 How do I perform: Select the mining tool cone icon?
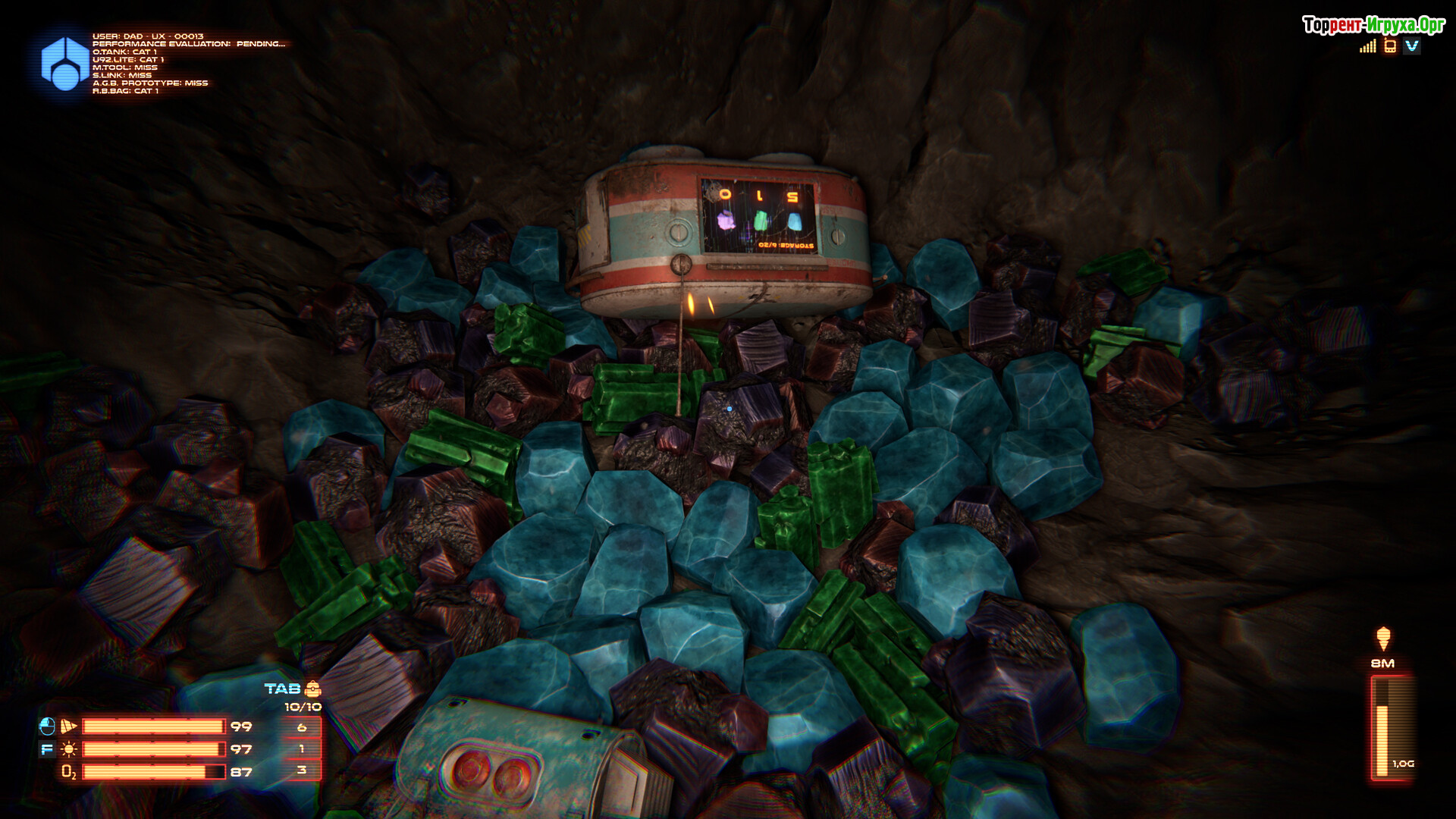pos(69,726)
